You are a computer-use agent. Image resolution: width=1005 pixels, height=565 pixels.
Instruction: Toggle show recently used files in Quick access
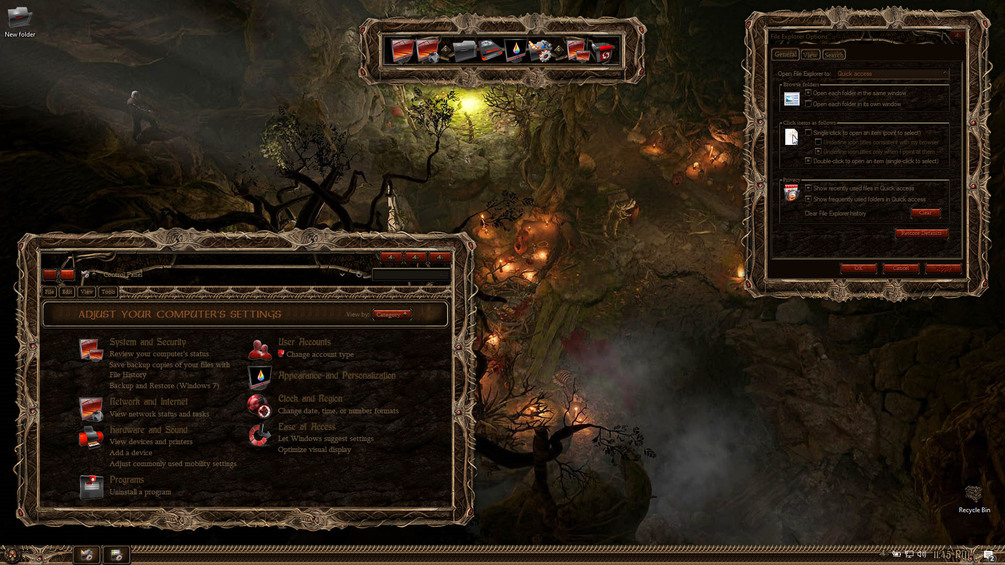coord(808,188)
